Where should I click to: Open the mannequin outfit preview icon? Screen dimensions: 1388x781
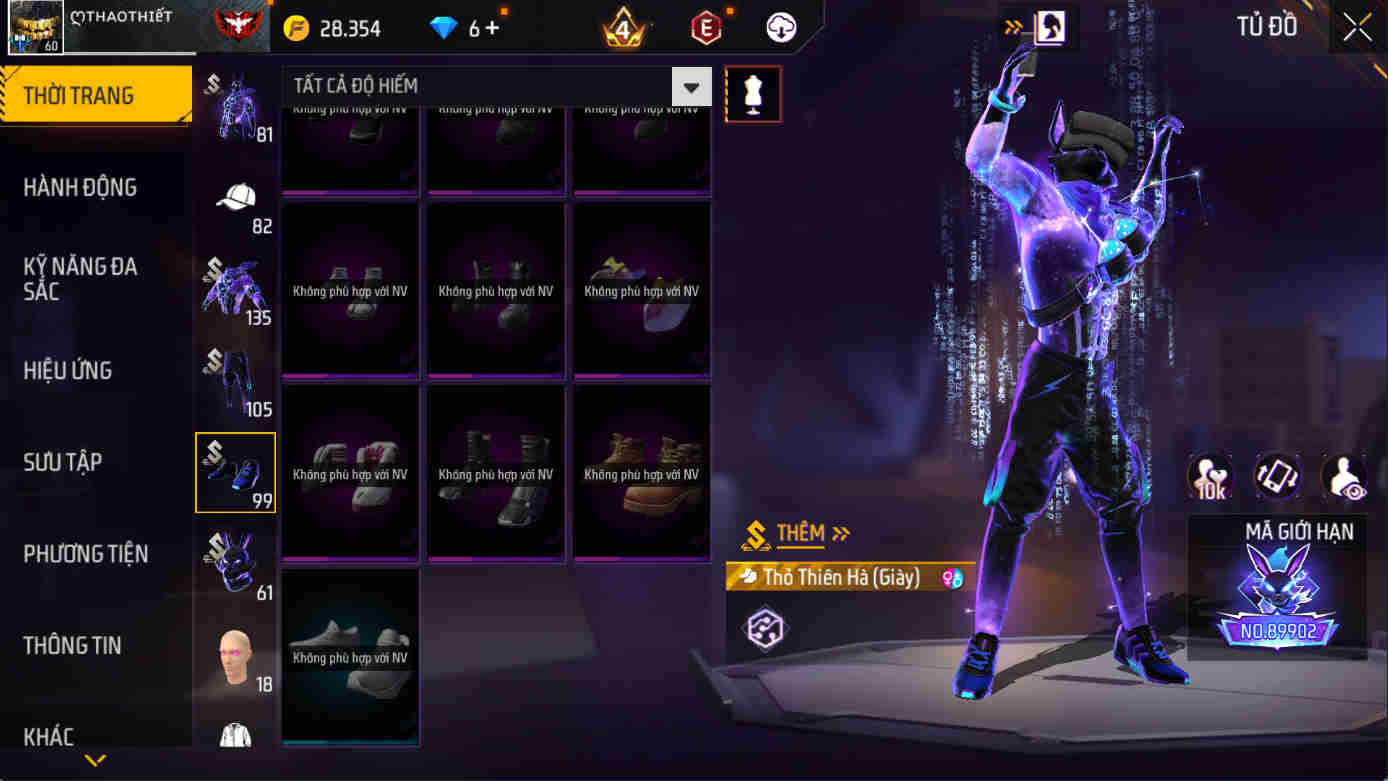click(753, 93)
